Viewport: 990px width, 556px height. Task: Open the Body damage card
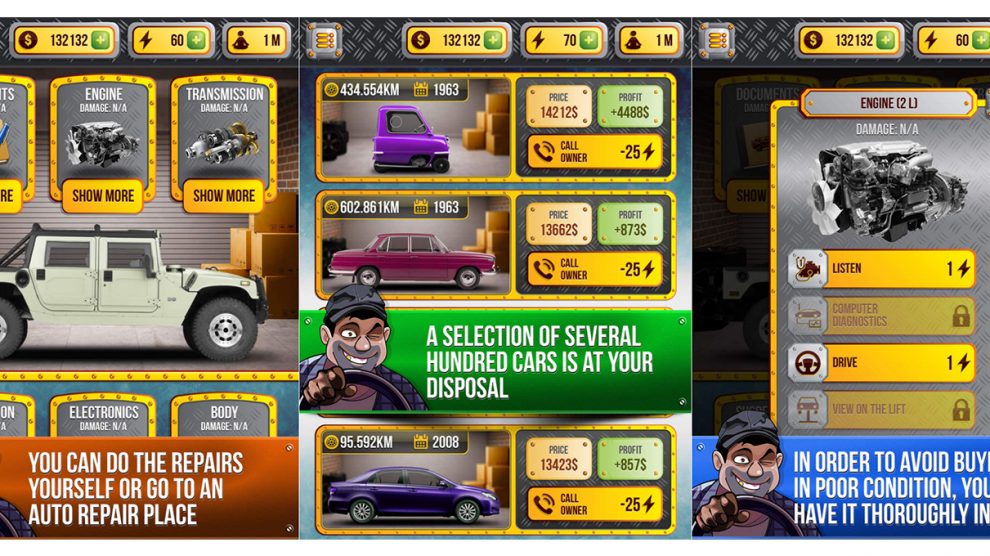click(x=224, y=417)
